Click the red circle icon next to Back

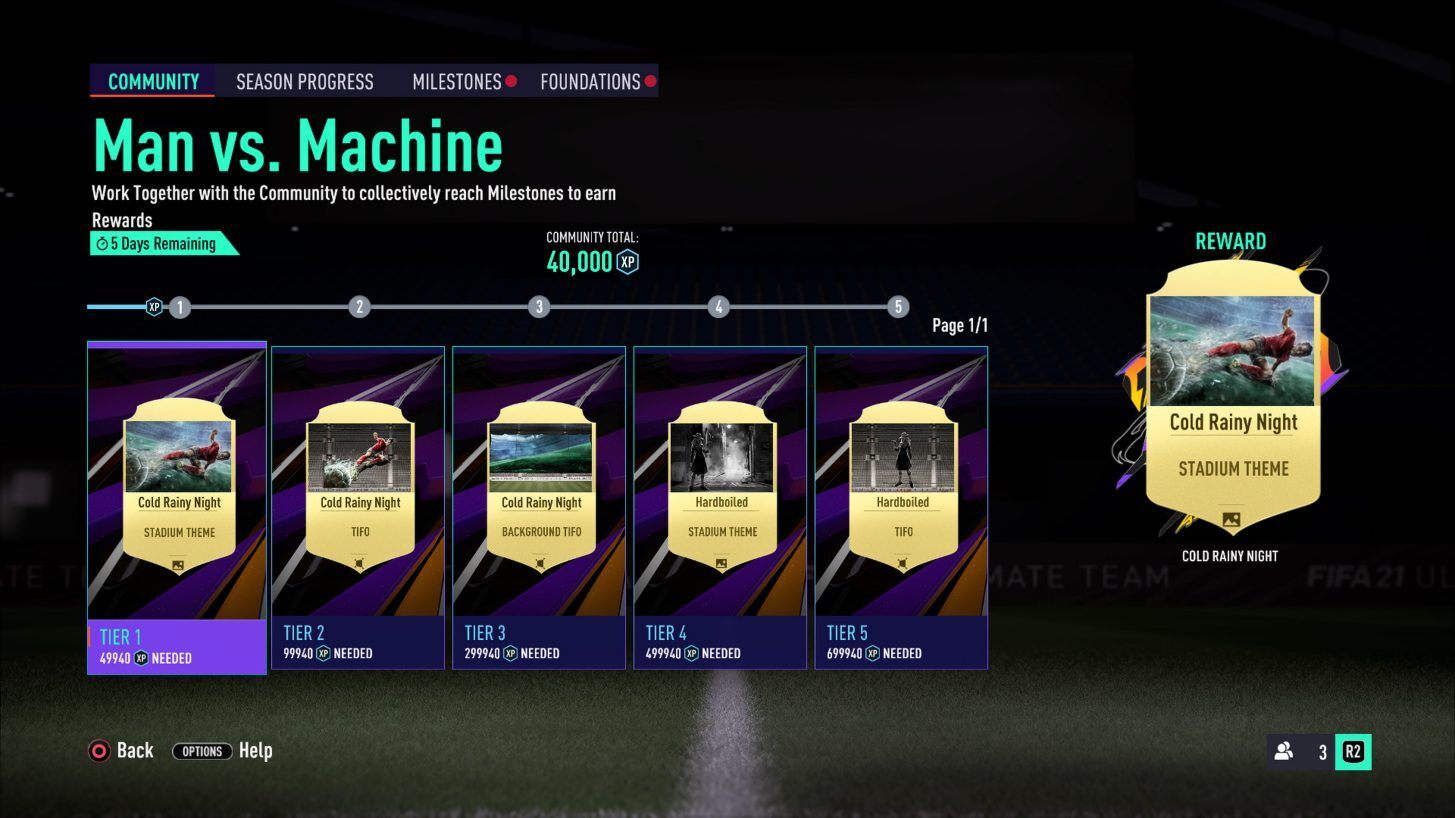98,750
